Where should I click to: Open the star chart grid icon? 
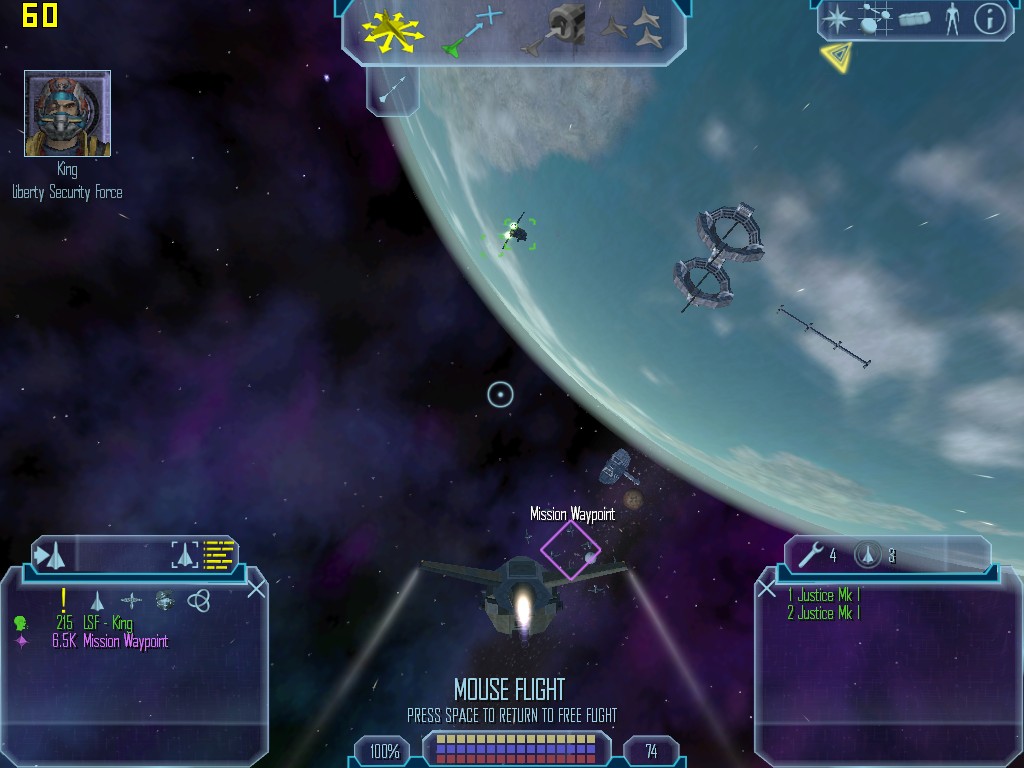875,19
